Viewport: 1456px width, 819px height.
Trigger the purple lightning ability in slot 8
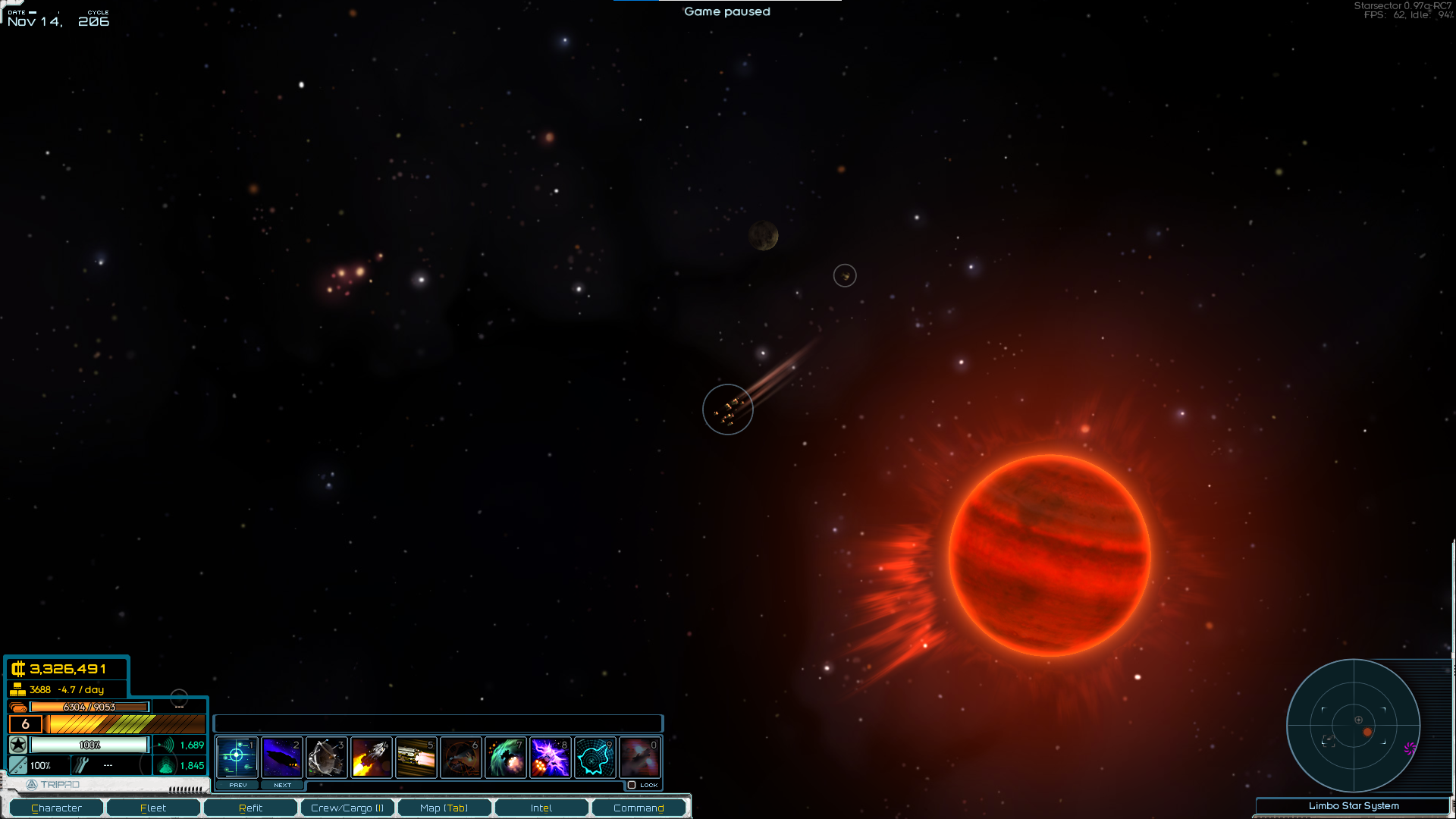[550, 757]
